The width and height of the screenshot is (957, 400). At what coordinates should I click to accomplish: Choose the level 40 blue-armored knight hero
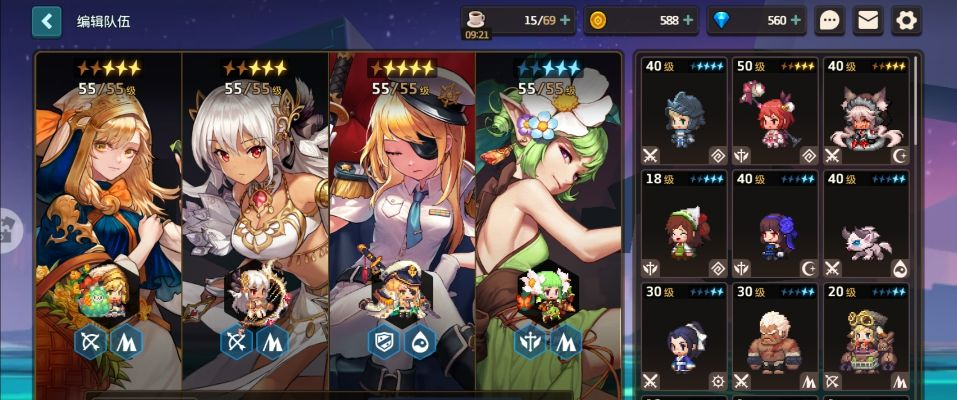[x=684, y=111]
